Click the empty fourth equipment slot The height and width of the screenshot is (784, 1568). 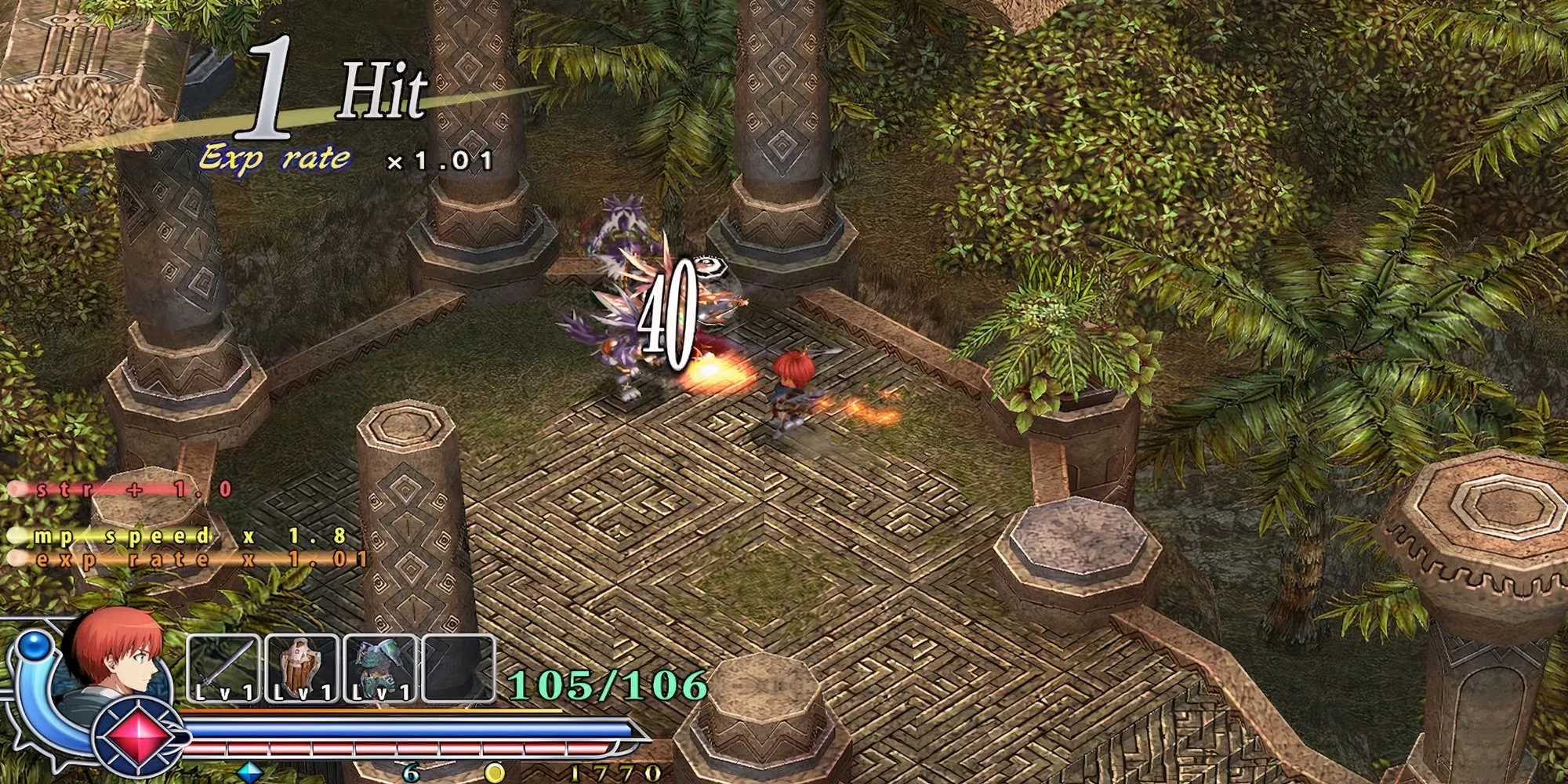459,668
